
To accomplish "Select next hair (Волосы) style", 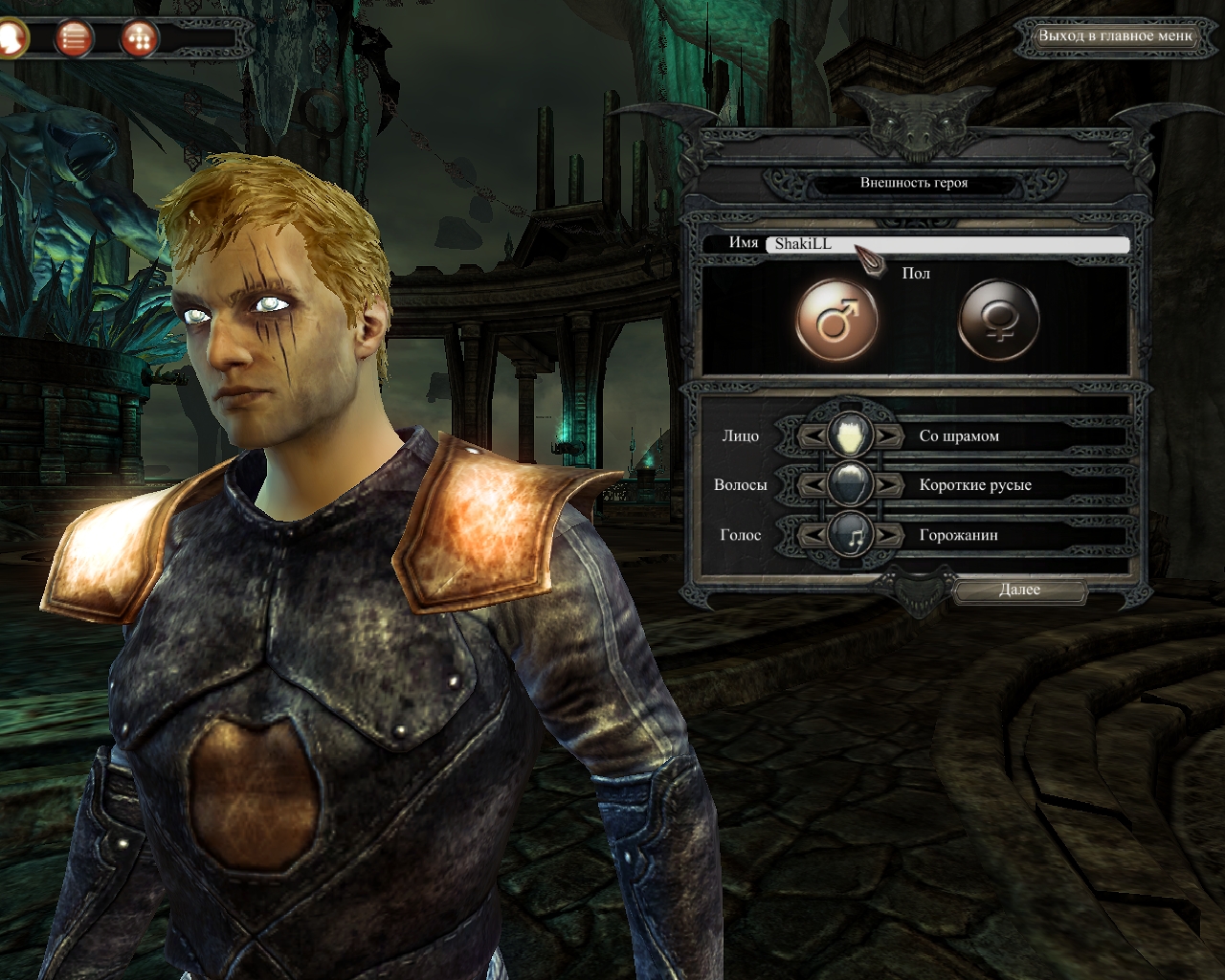I will 887,485.
